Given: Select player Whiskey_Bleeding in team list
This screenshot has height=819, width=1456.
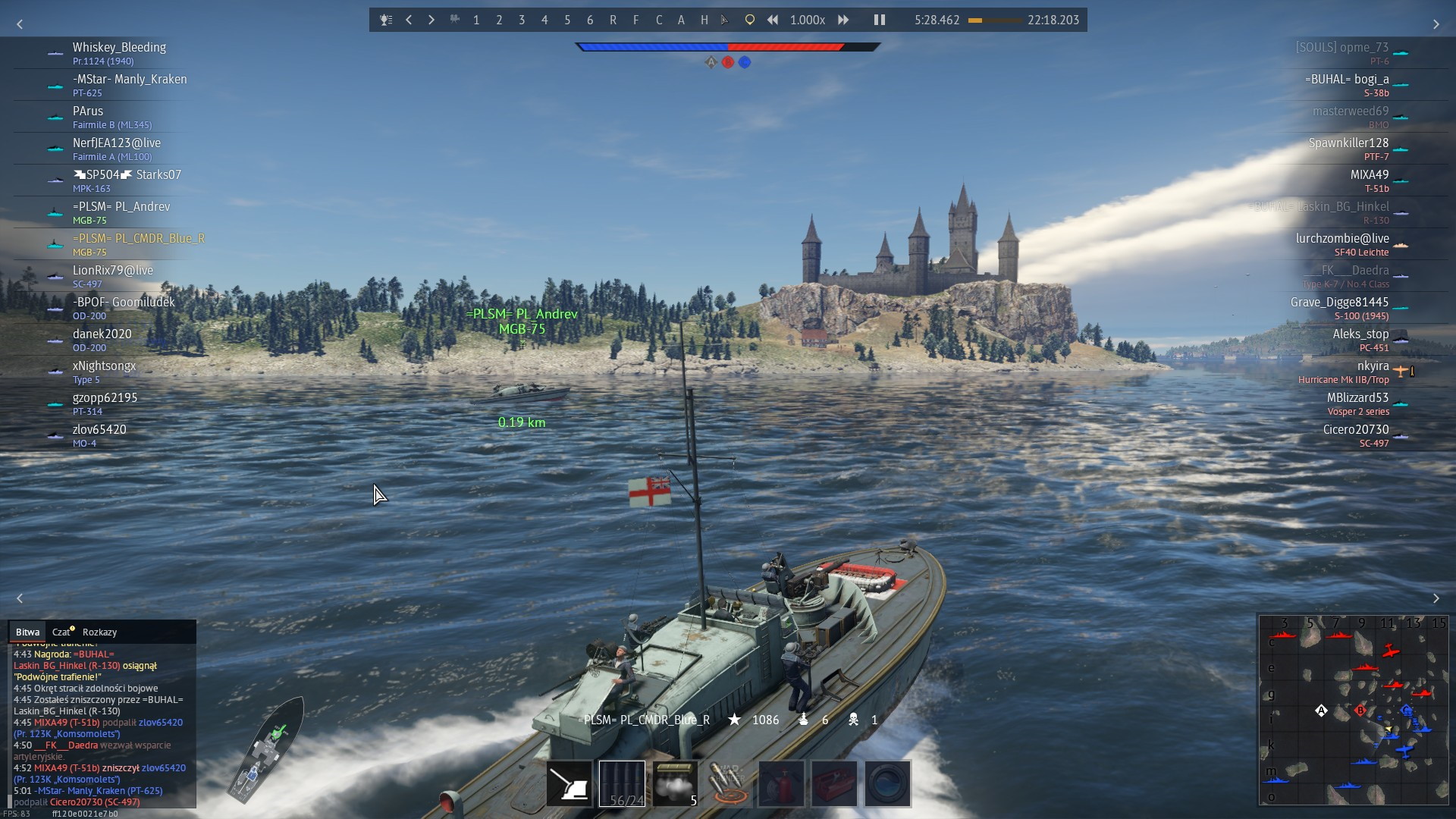Looking at the screenshot, I should tap(119, 47).
